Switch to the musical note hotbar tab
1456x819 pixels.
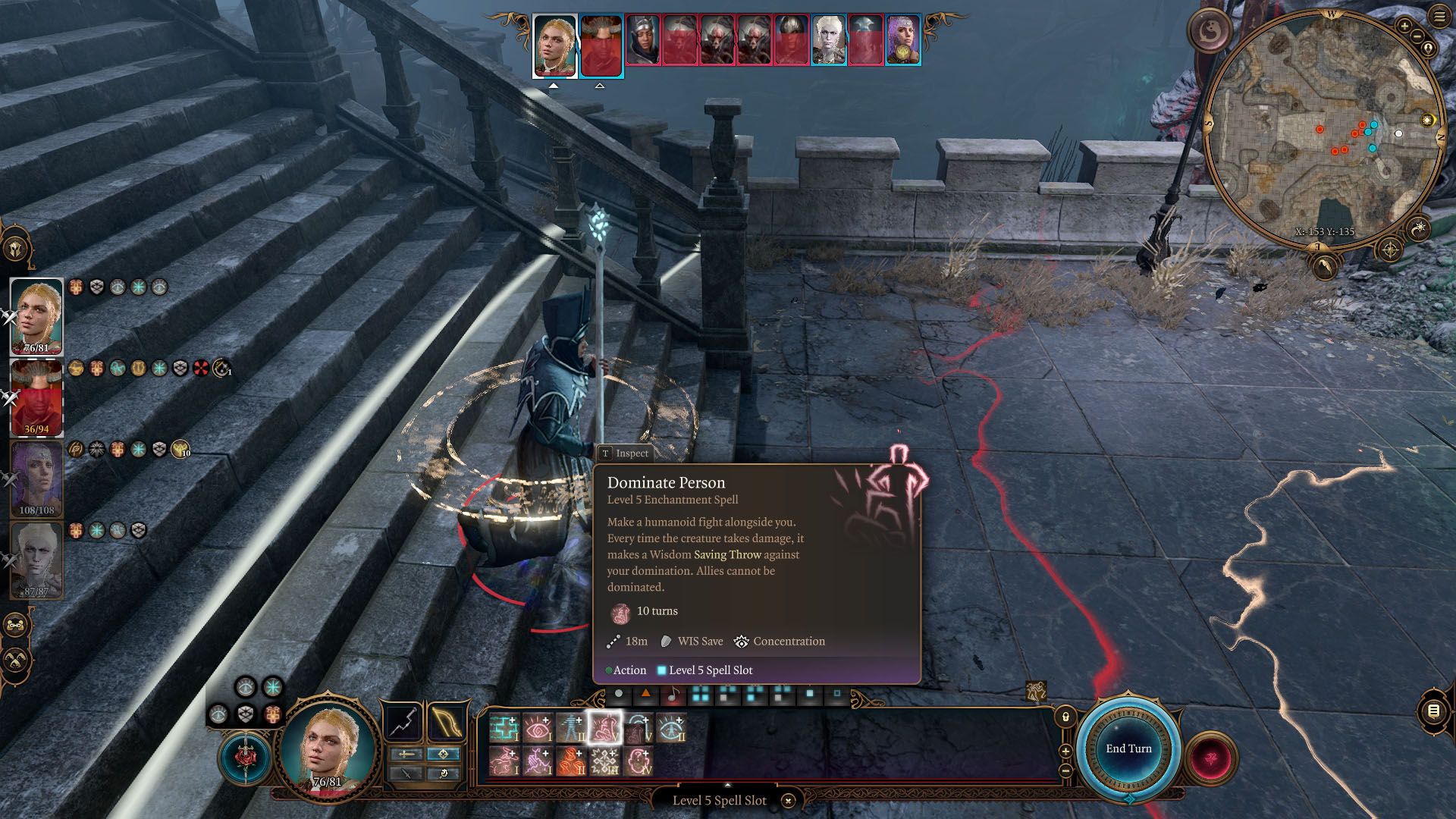pyautogui.click(x=673, y=695)
